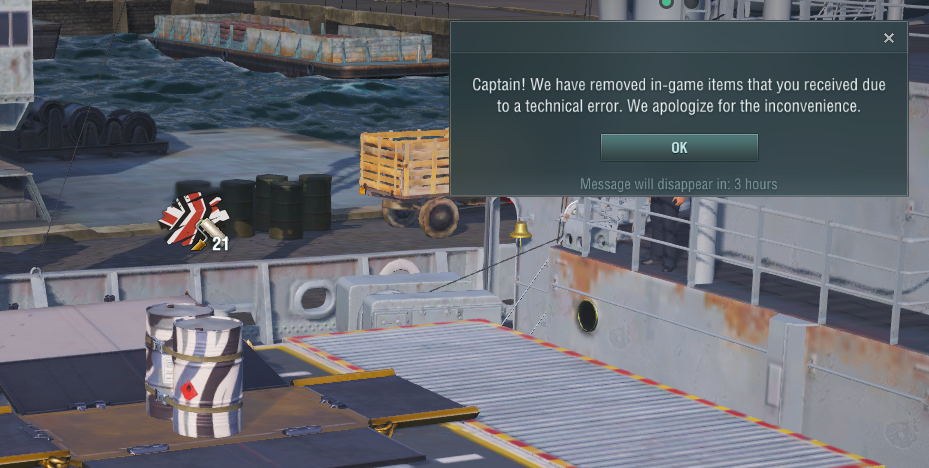Confirm the notification with the OK button
The image size is (929, 468).
pos(679,148)
